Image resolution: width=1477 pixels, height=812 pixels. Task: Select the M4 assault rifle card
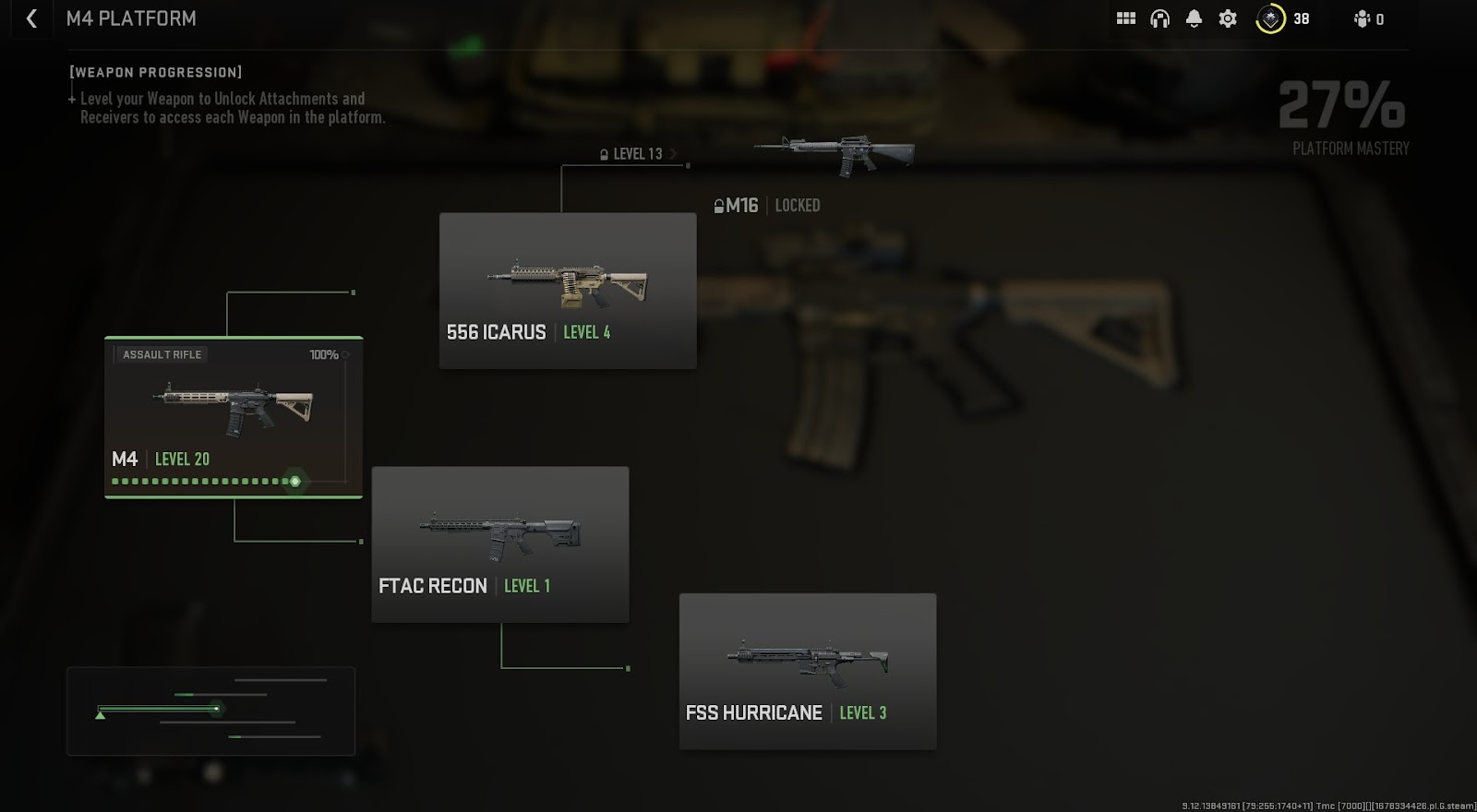(234, 417)
